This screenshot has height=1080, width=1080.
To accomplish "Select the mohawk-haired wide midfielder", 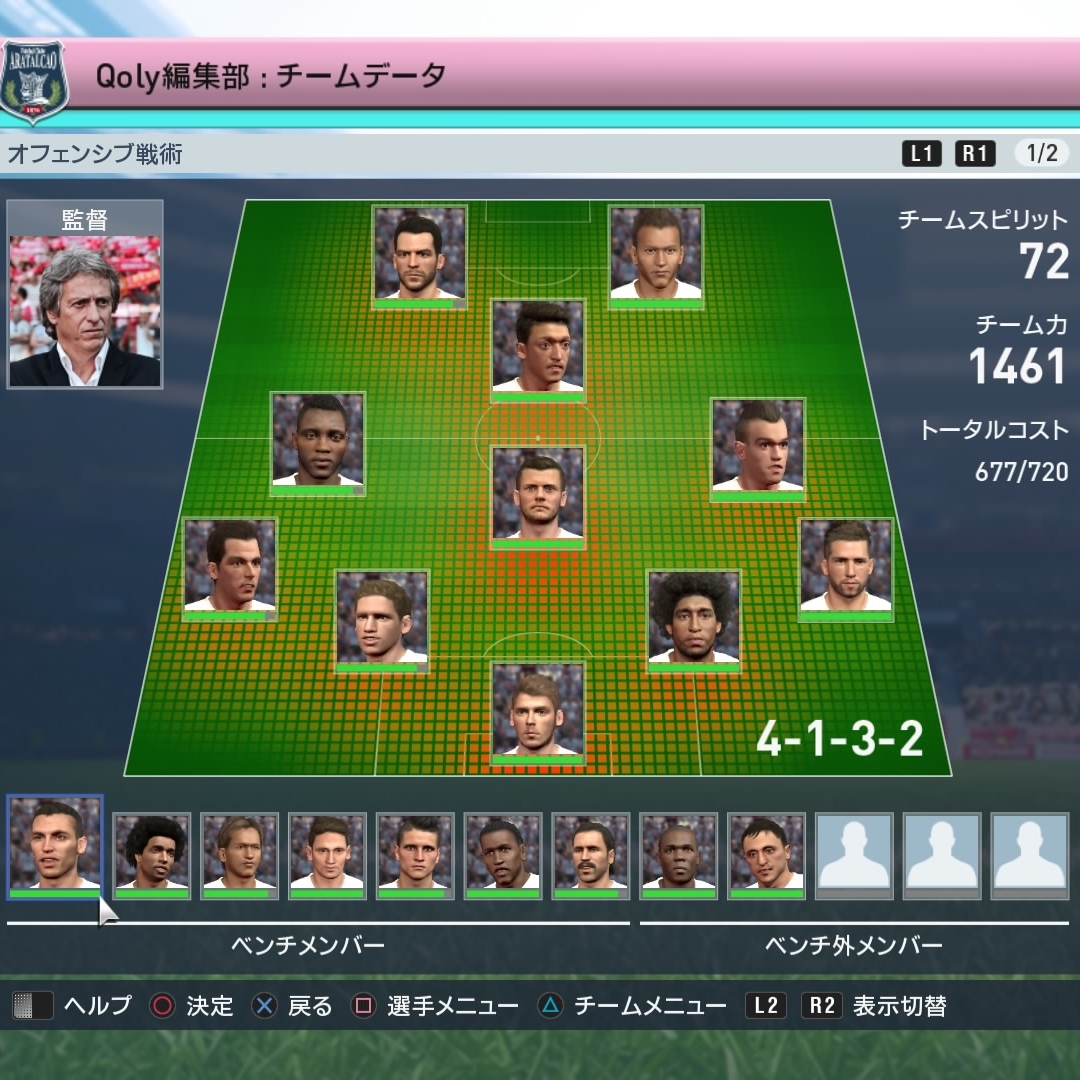I will point(757,448).
